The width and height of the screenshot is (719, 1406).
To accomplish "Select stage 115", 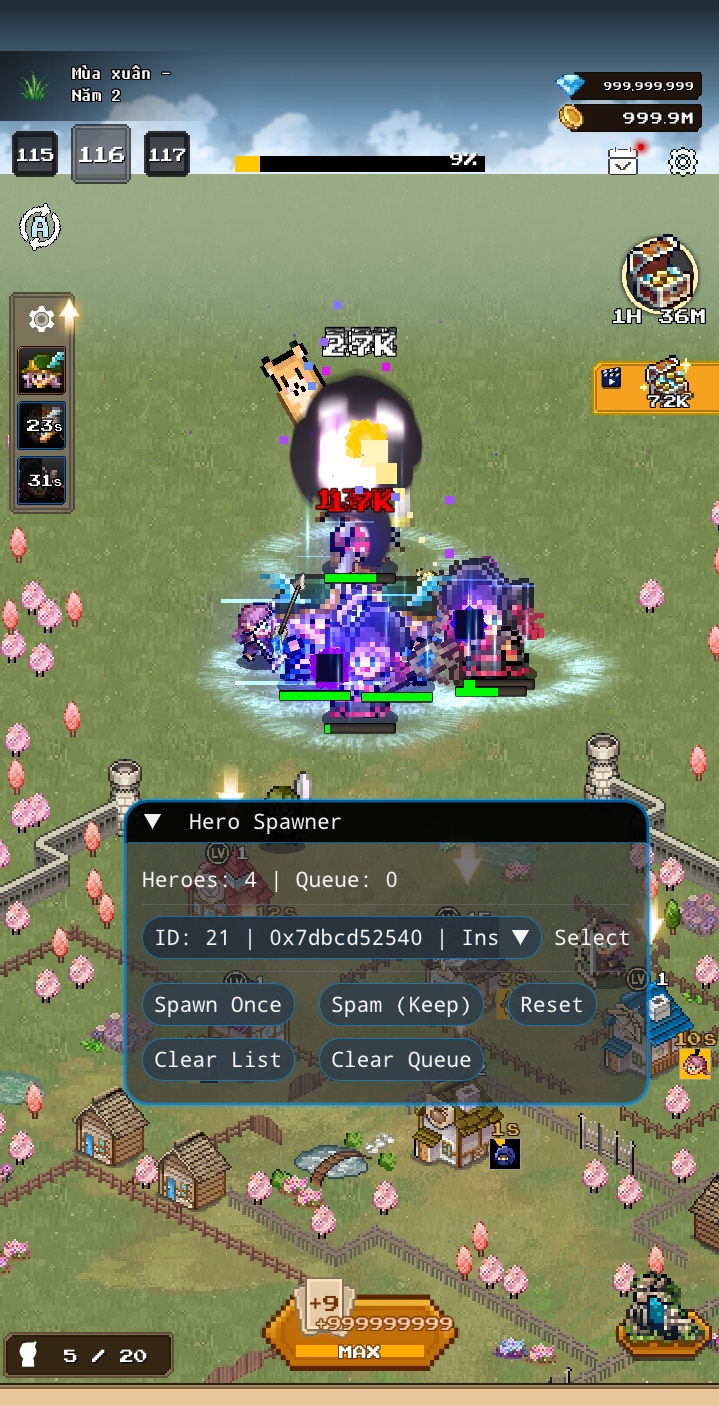I will [35, 155].
